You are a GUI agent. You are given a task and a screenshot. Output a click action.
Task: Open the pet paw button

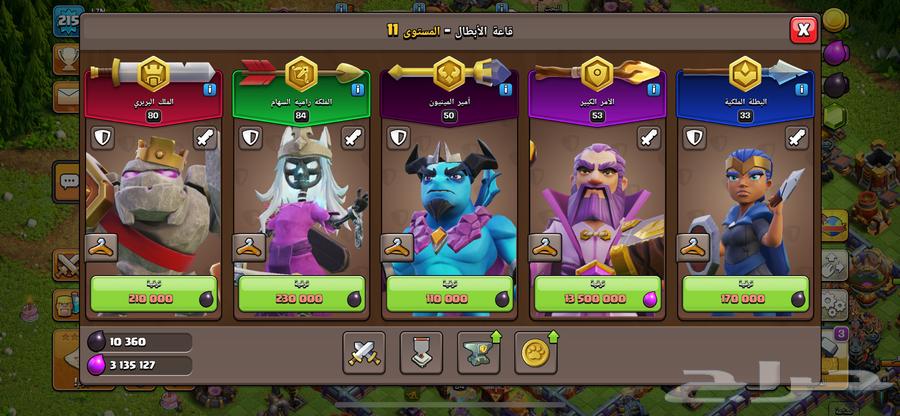click(x=537, y=352)
